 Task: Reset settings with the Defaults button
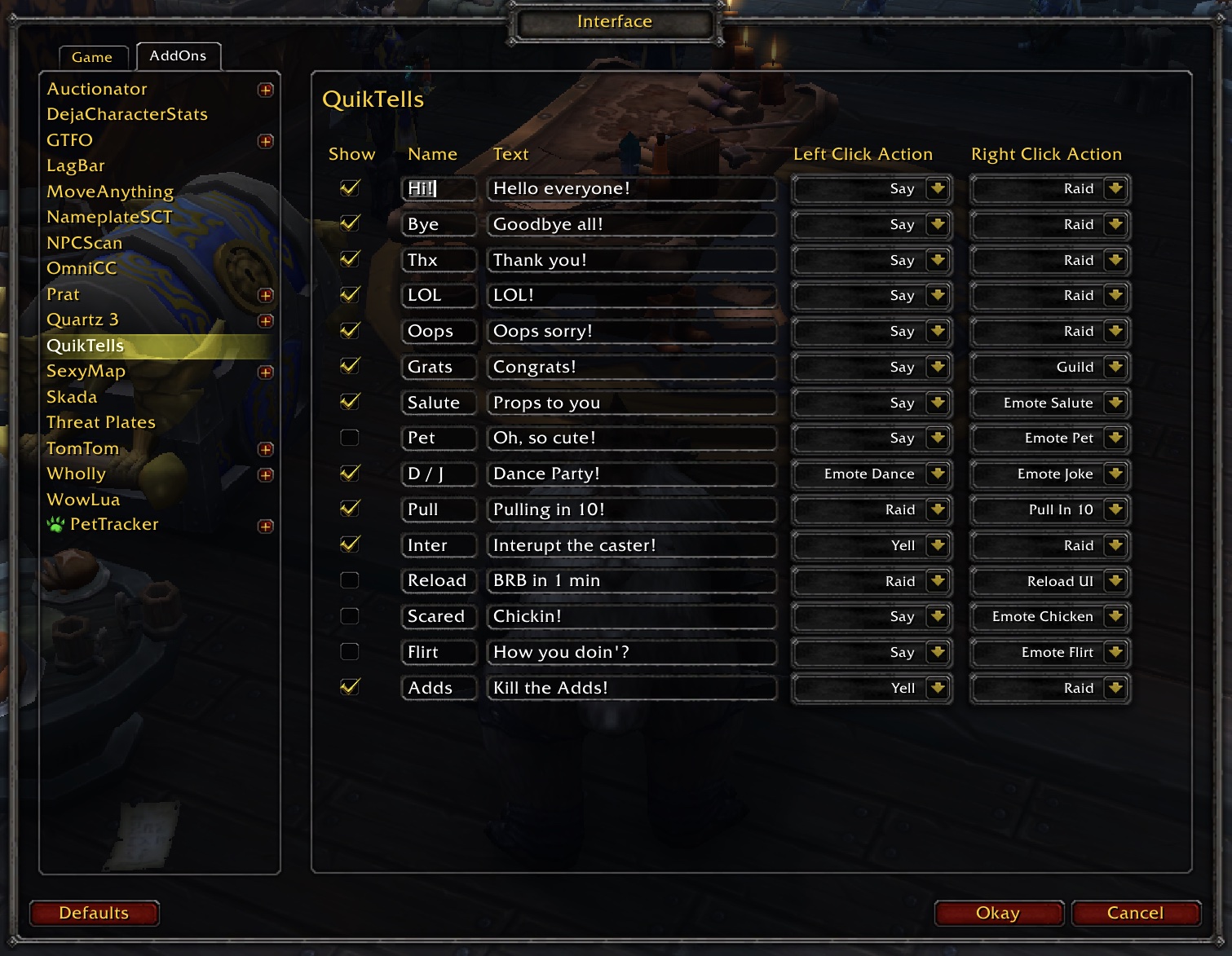click(94, 913)
